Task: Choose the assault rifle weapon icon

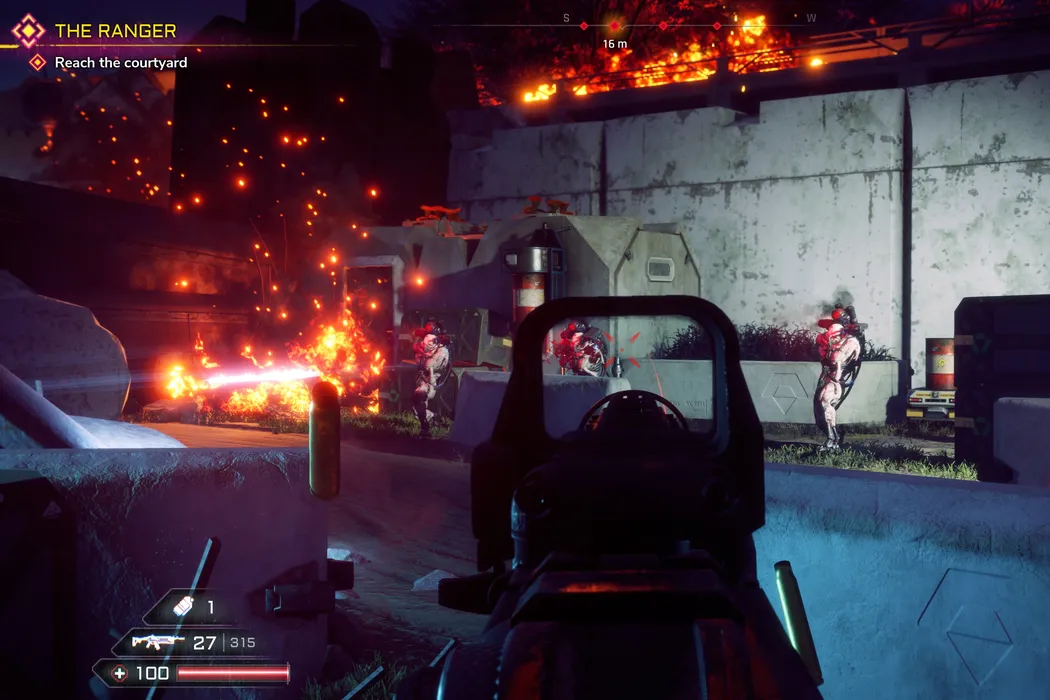Action: [156, 642]
